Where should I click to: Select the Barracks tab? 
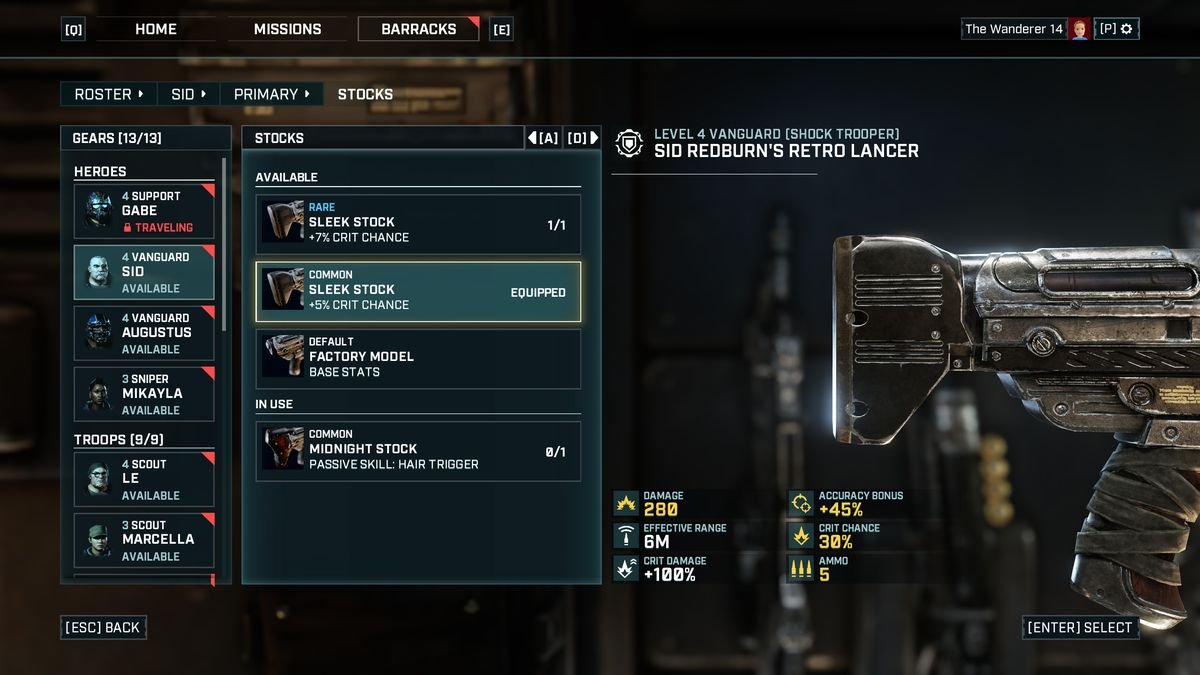click(419, 29)
